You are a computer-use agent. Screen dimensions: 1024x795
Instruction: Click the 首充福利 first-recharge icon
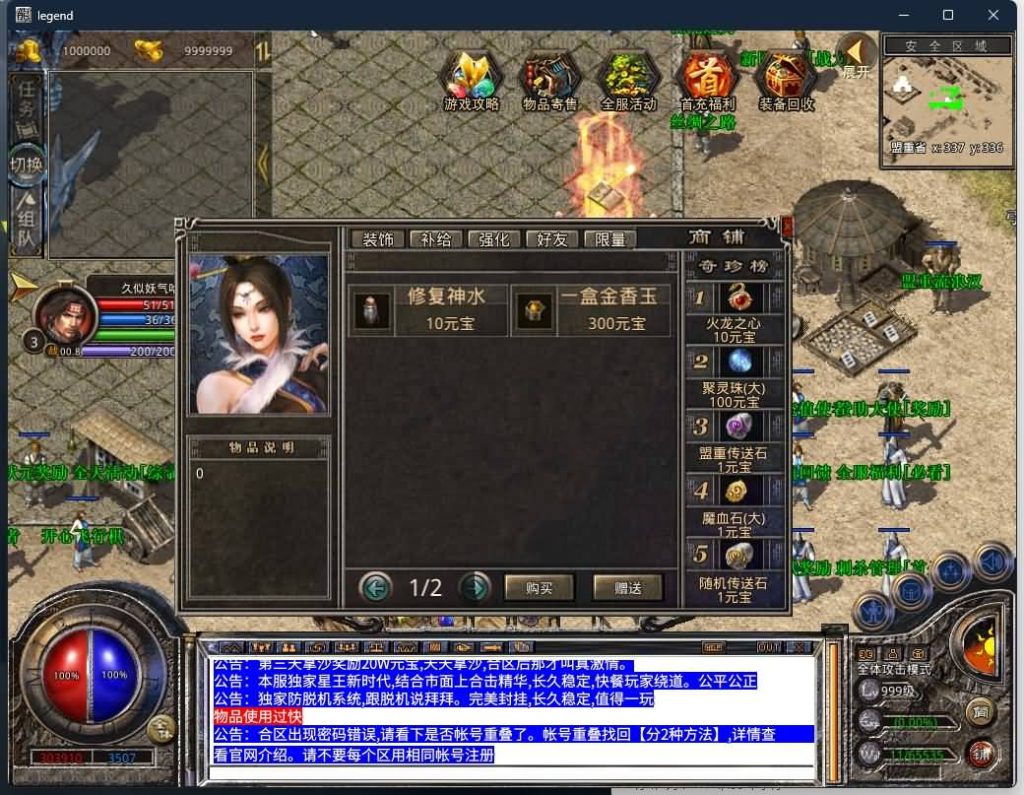coord(707,78)
